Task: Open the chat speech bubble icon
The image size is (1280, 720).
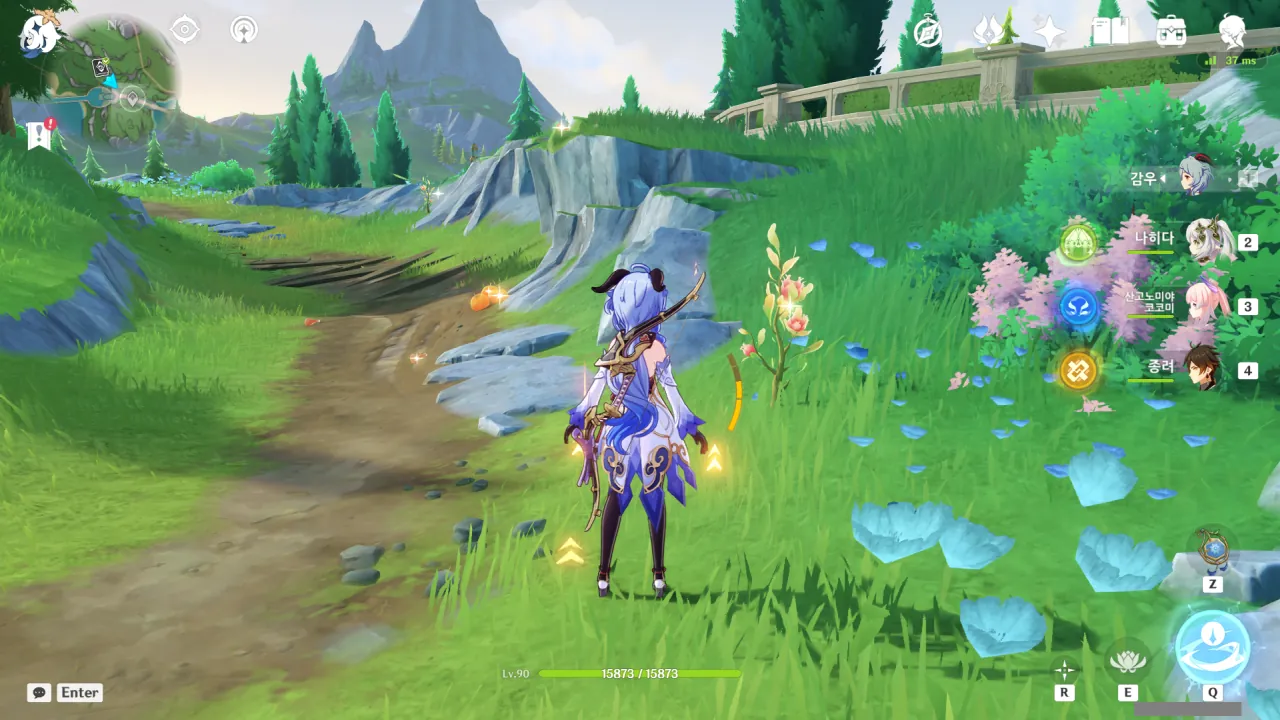Action: click(x=39, y=692)
